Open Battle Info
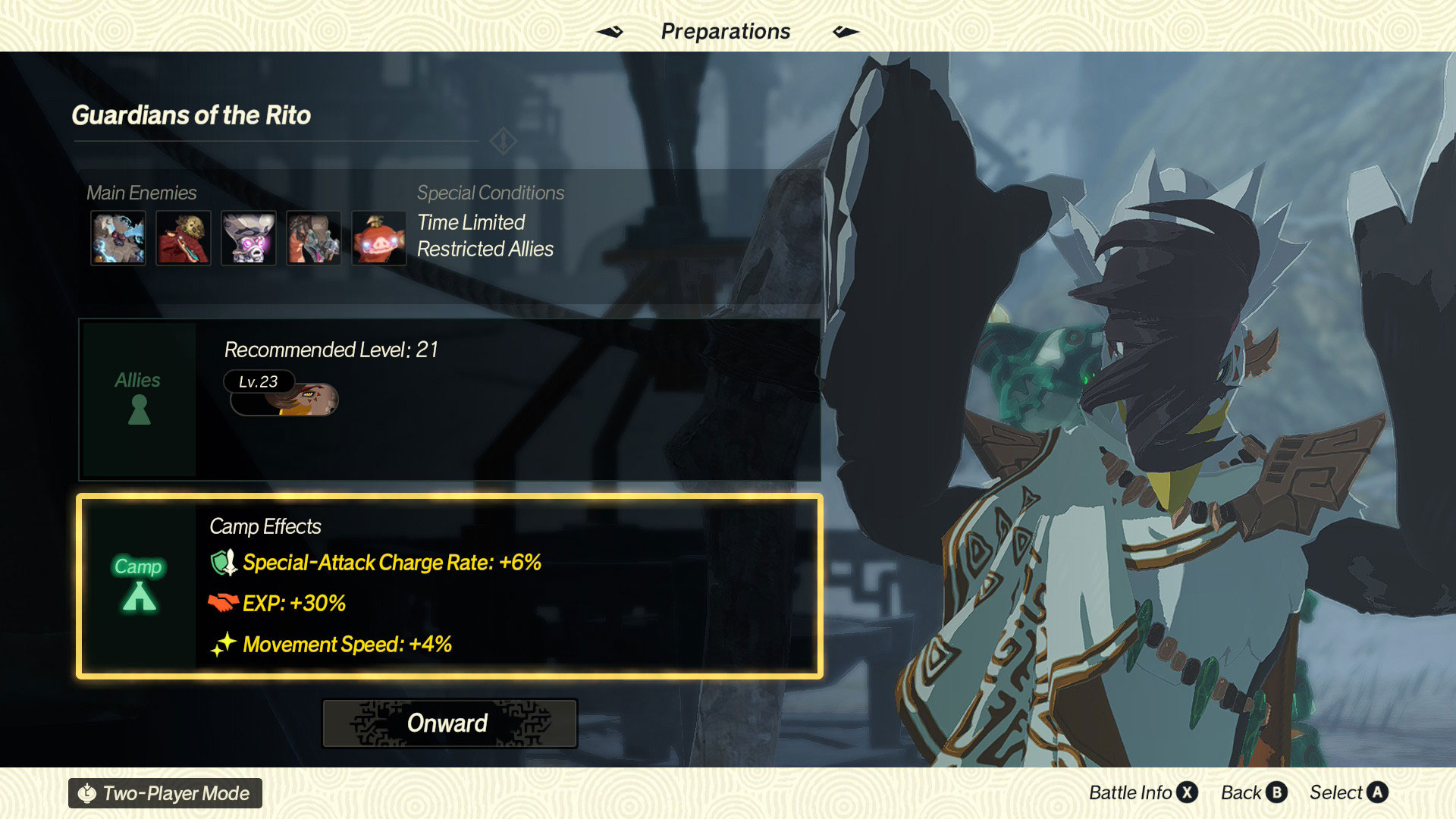 point(1143,792)
